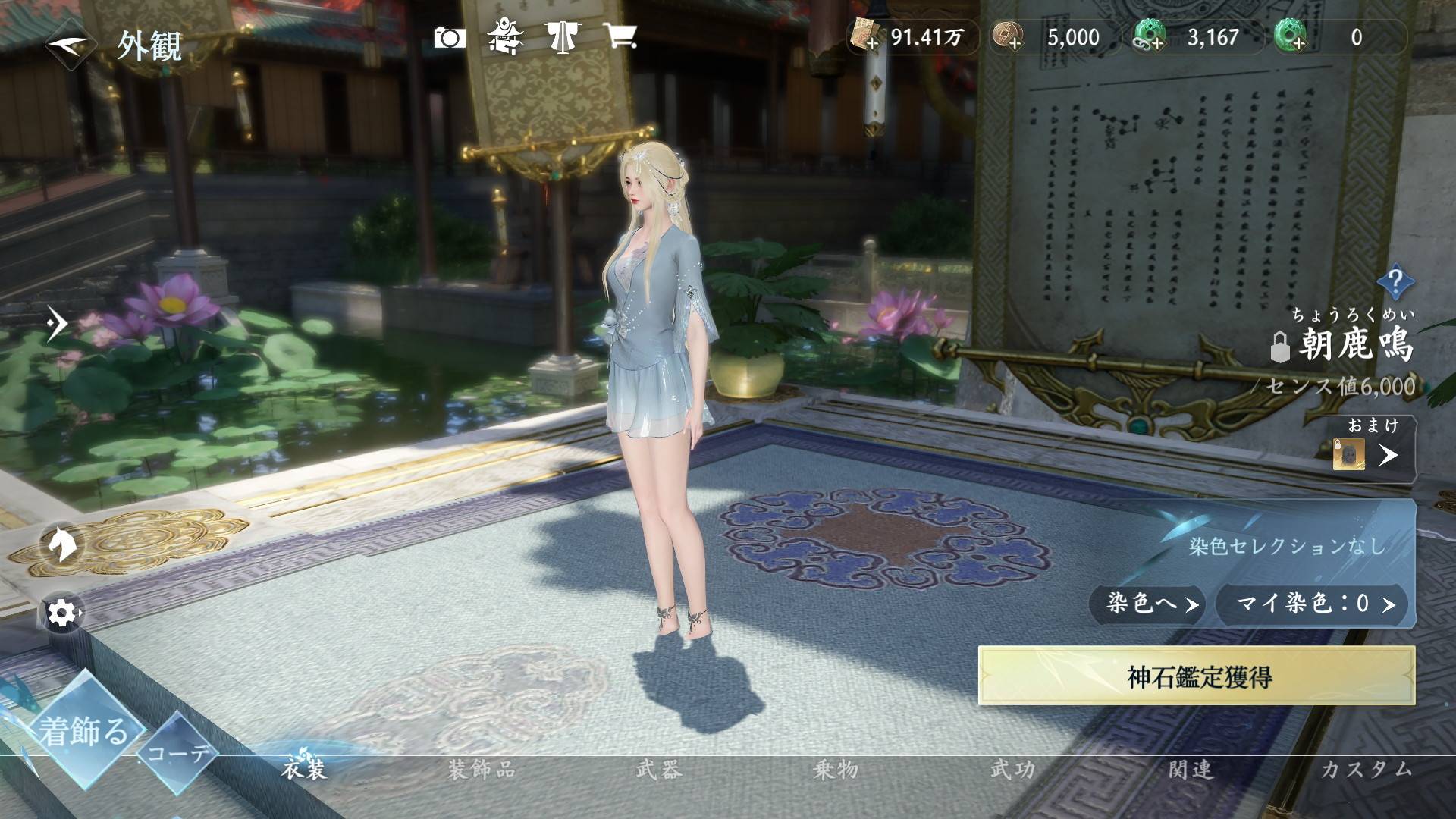
Task: Go to 染色へ dye screen
Action: pos(1146,604)
